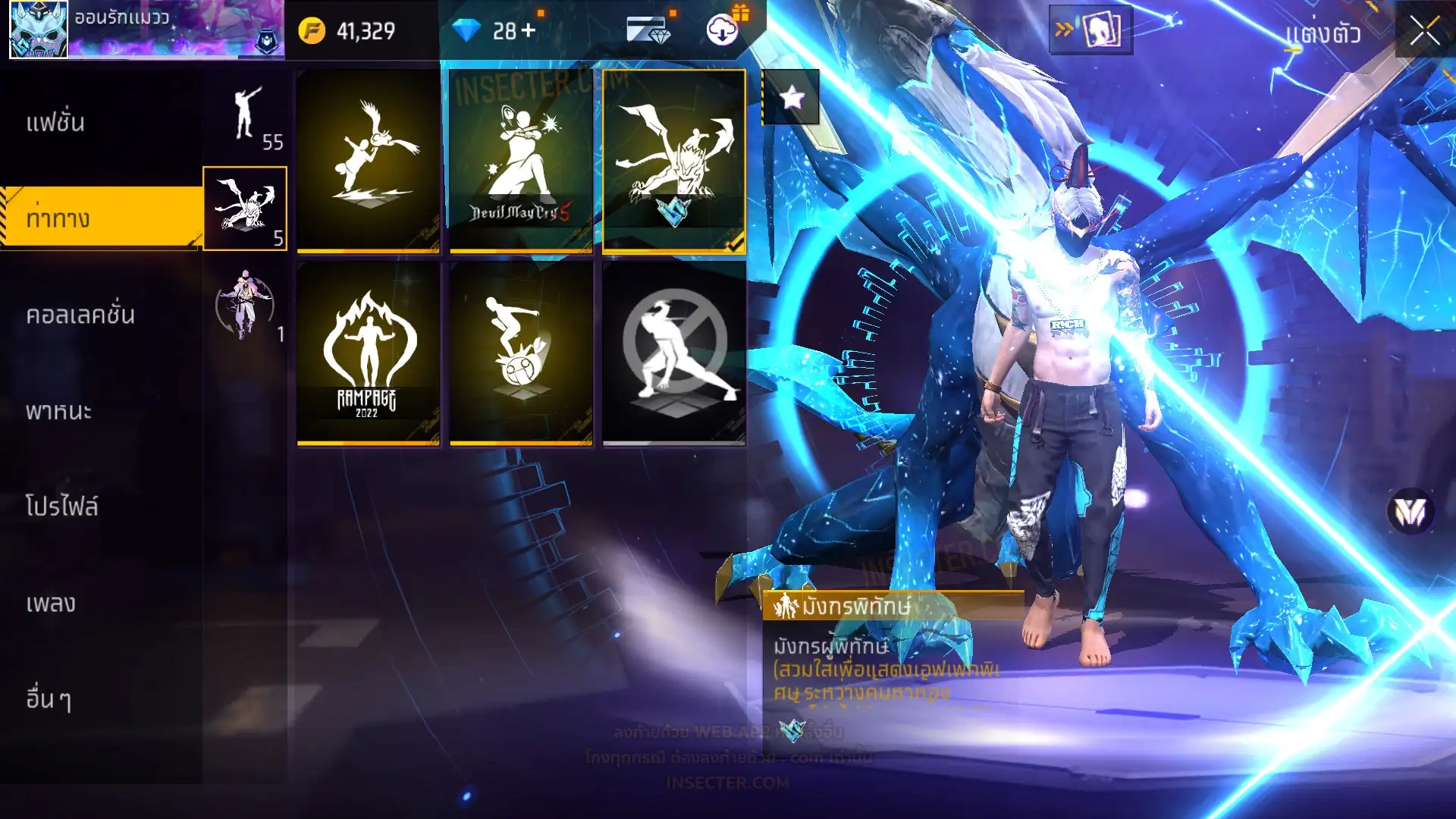Image resolution: width=1456 pixels, height=819 pixels.
Task: Select the winged kick emote tile
Action: (x=368, y=161)
